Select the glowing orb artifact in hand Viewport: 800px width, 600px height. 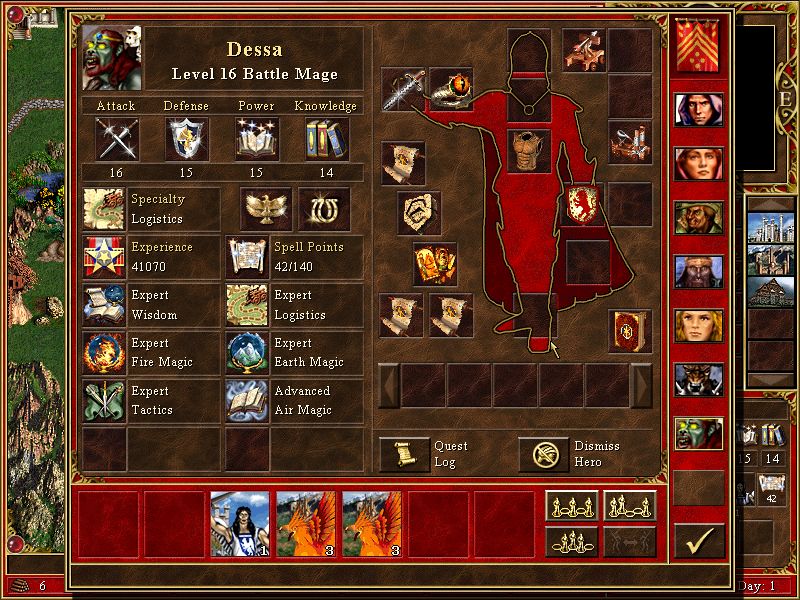pos(451,88)
